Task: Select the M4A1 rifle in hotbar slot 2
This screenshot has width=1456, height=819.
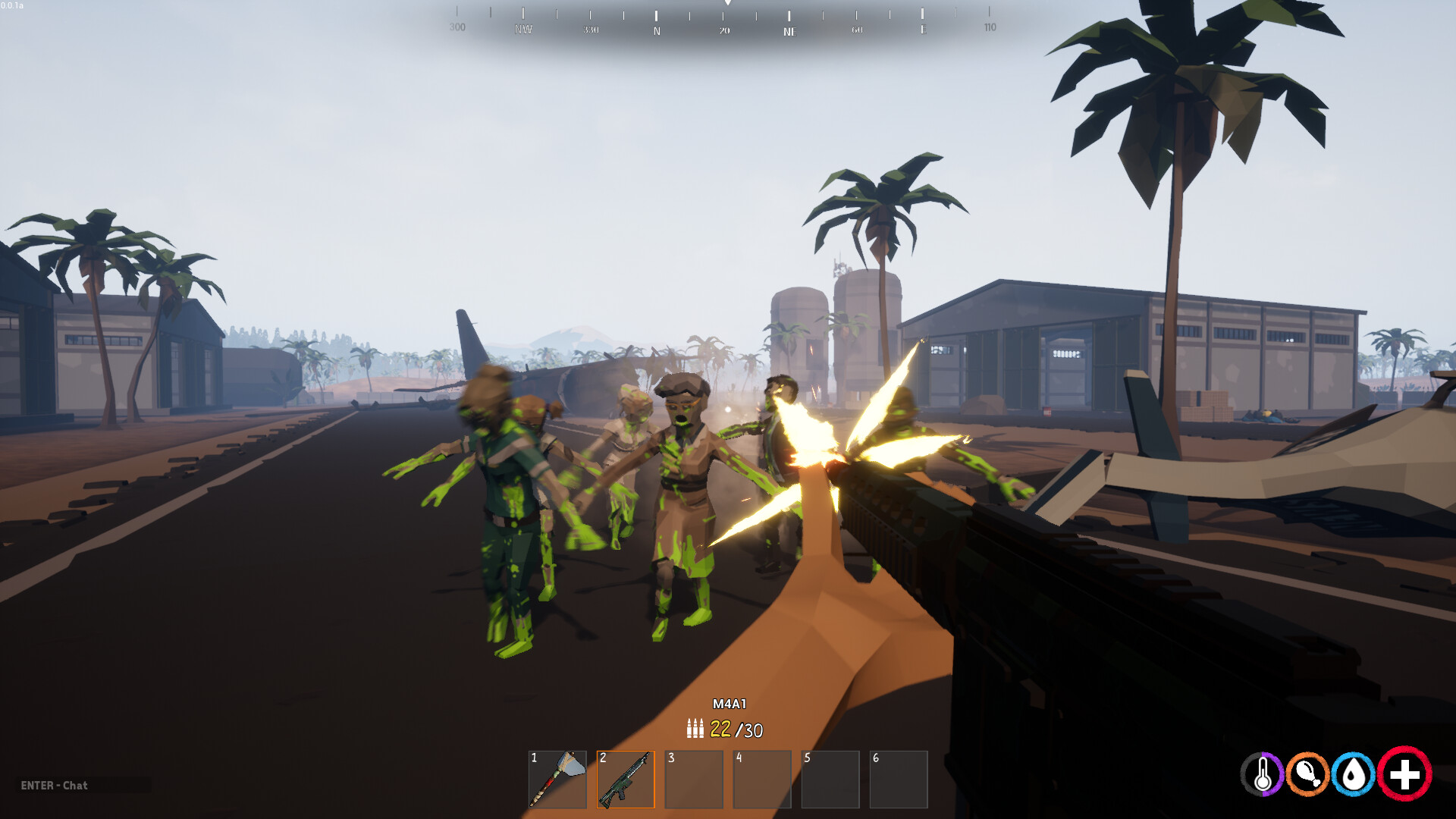Action: pyautogui.click(x=626, y=779)
